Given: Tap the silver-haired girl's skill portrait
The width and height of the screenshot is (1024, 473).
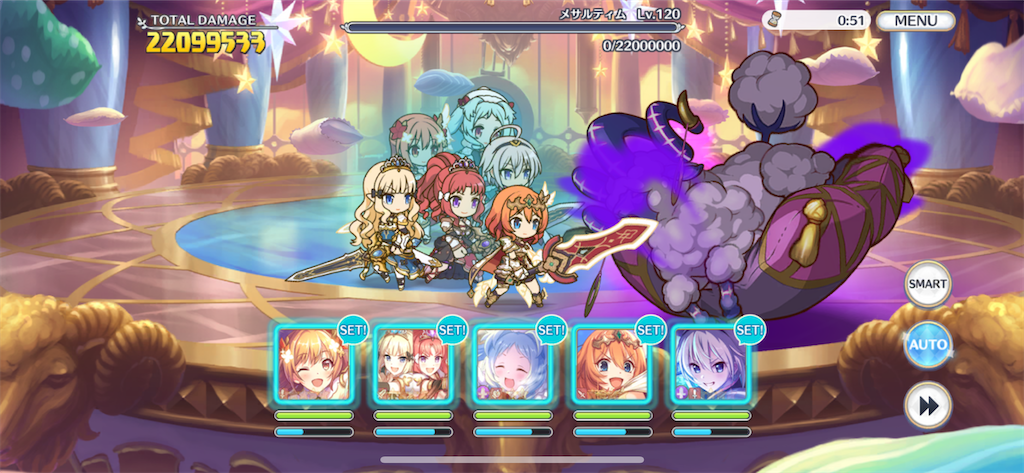Looking at the screenshot, I should [709, 364].
